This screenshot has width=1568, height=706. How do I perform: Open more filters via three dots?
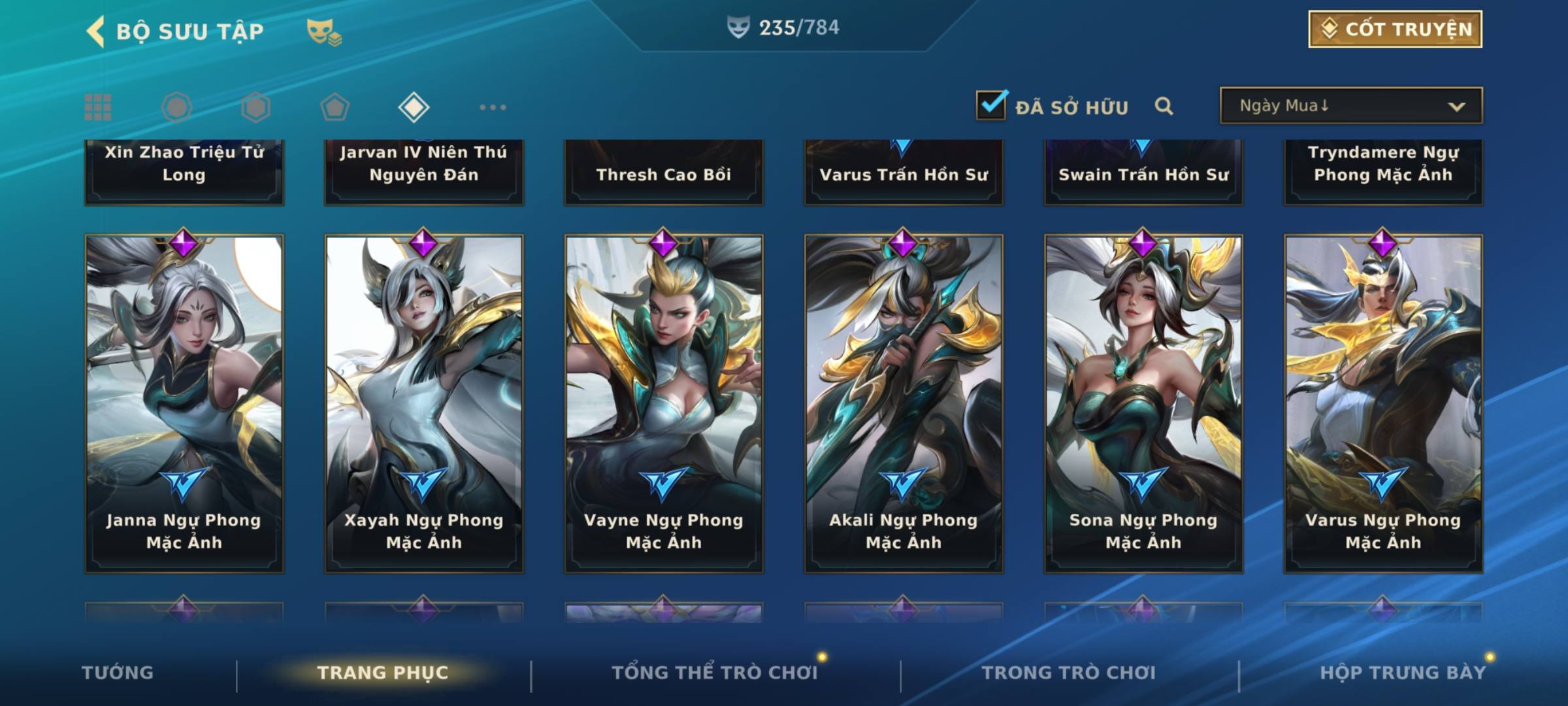pos(493,107)
